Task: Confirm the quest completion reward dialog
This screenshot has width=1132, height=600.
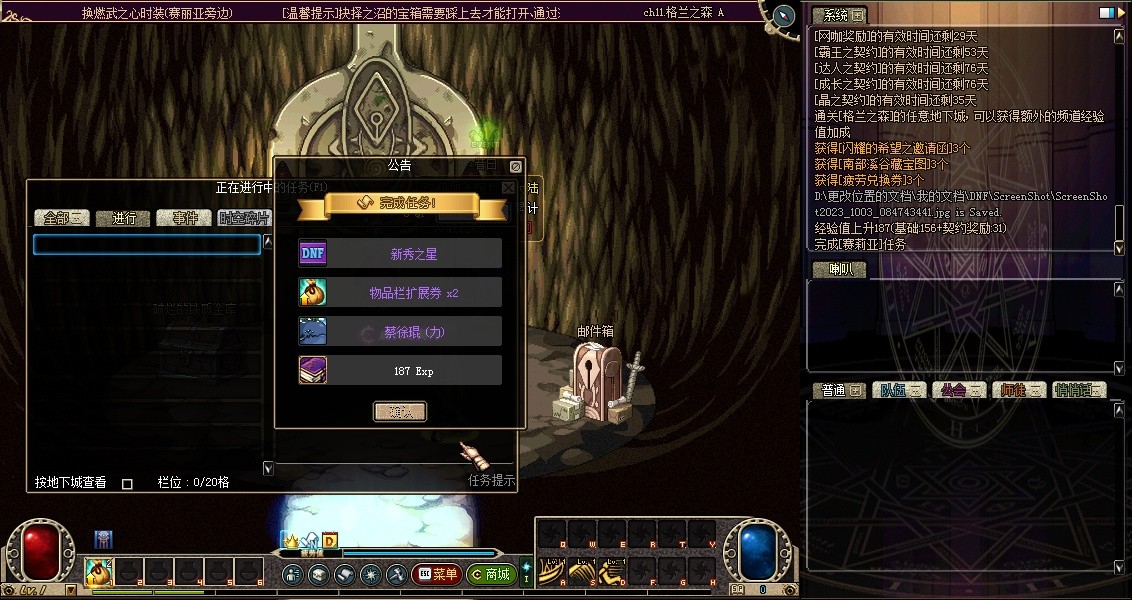Action: [400, 412]
